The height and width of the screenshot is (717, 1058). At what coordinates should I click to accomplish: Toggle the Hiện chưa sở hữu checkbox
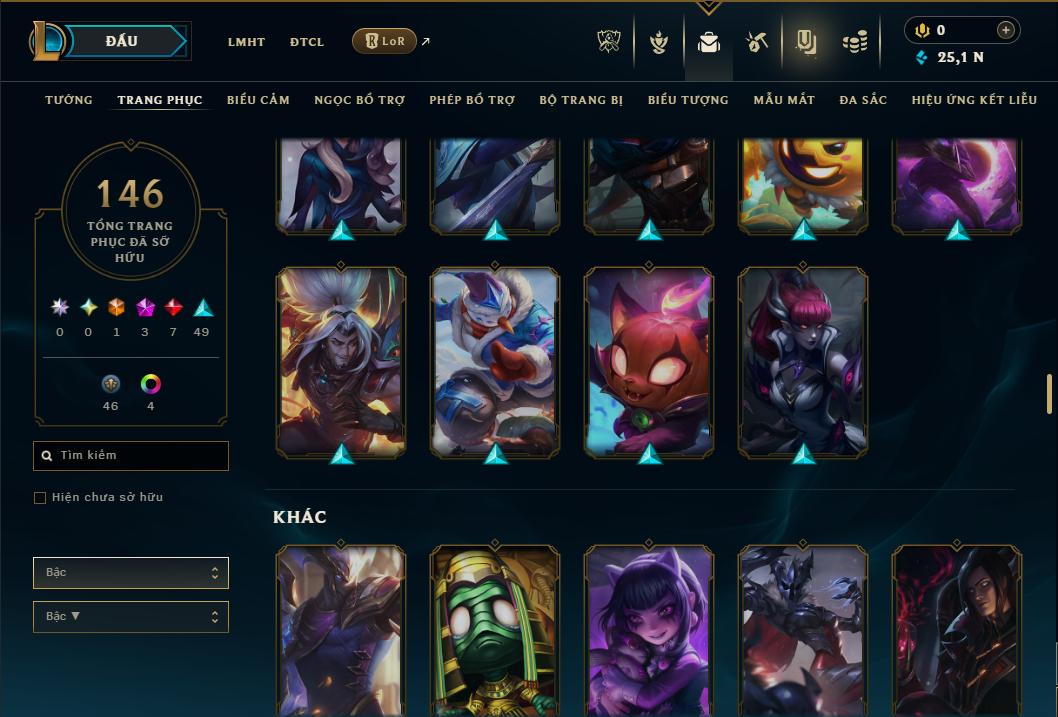tap(40, 498)
